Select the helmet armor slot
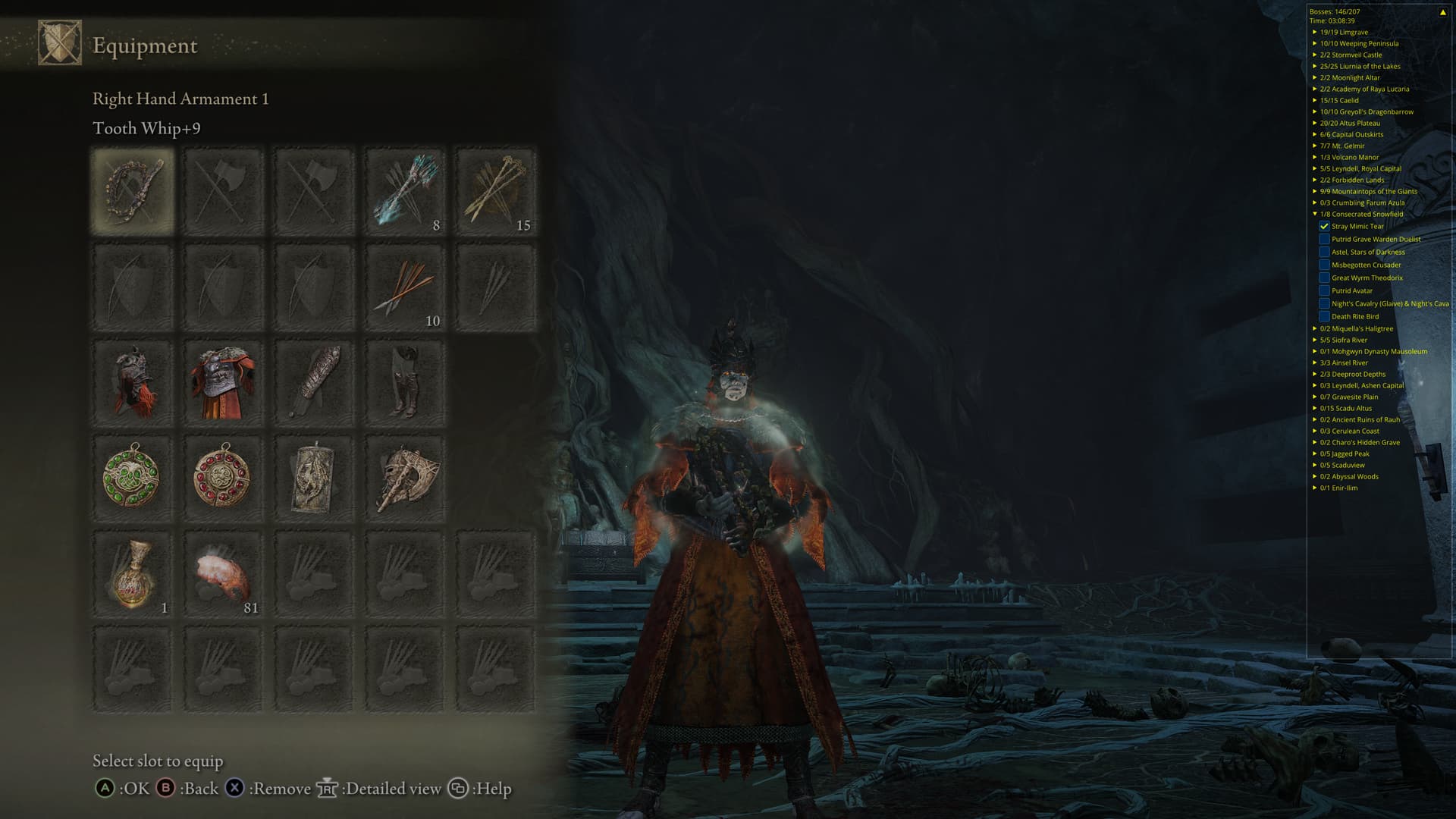The image size is (1456, 819). point(133,383)
